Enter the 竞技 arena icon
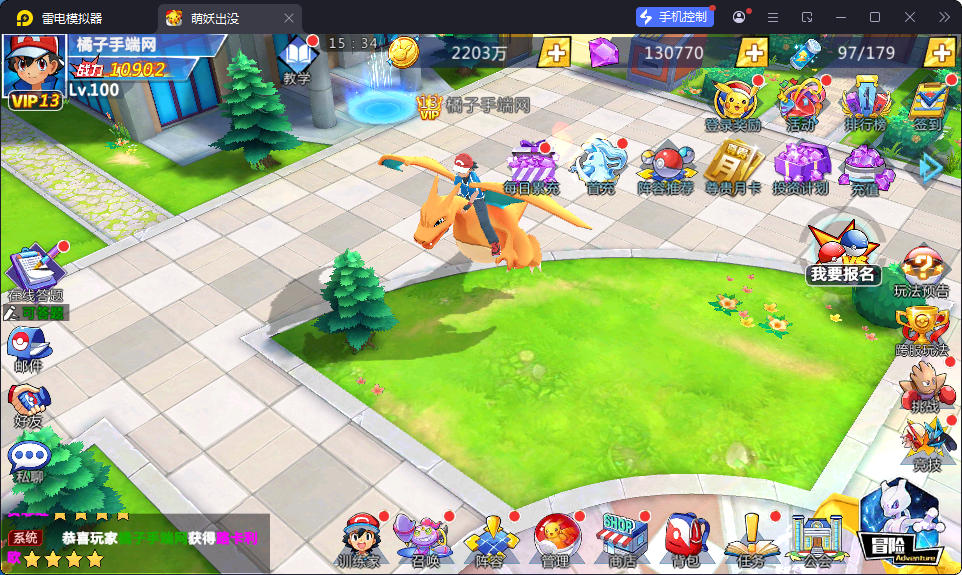Viewport: 962px width, 575px height. point(926,444)
